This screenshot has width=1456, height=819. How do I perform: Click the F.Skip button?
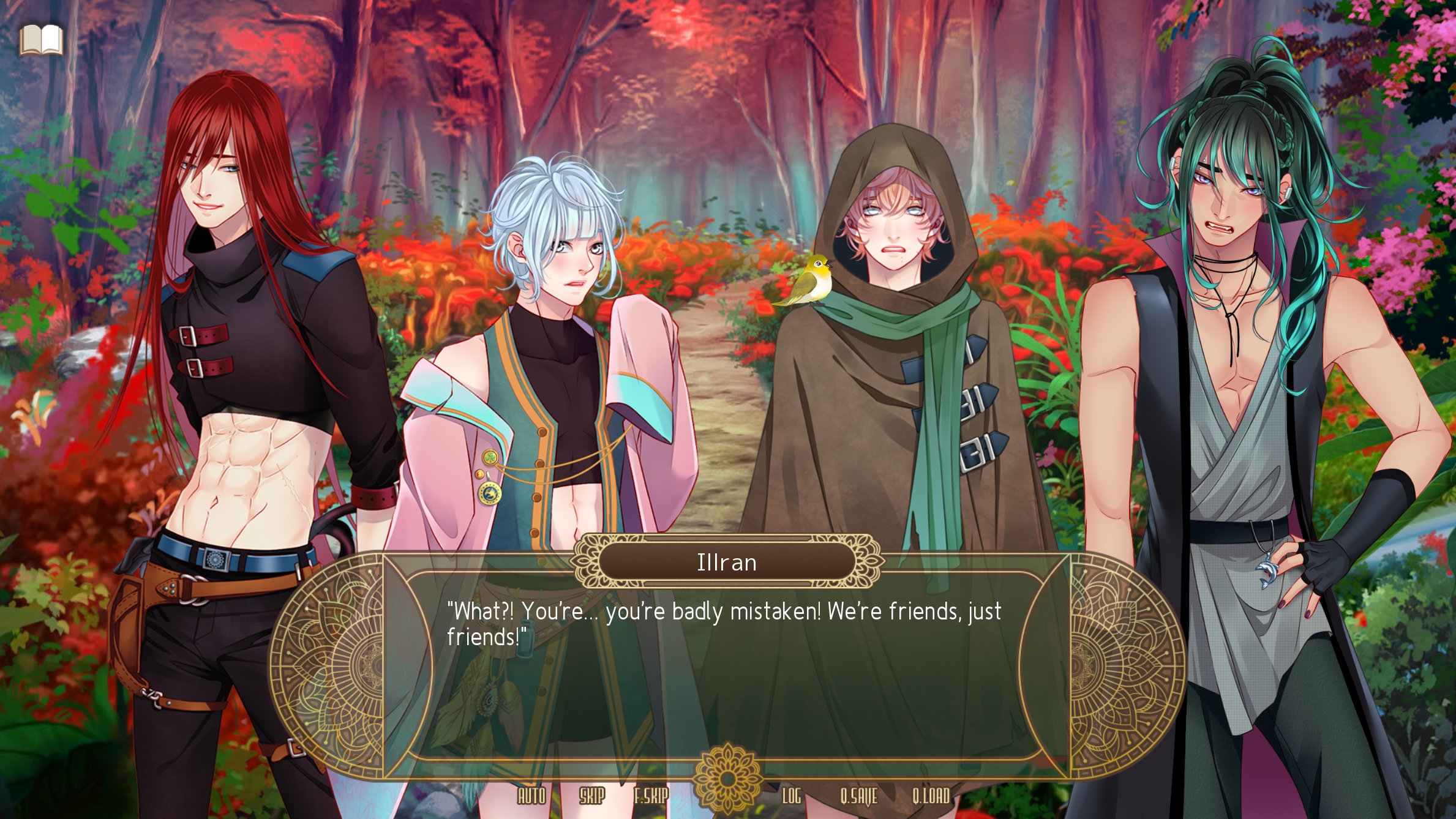650,796
